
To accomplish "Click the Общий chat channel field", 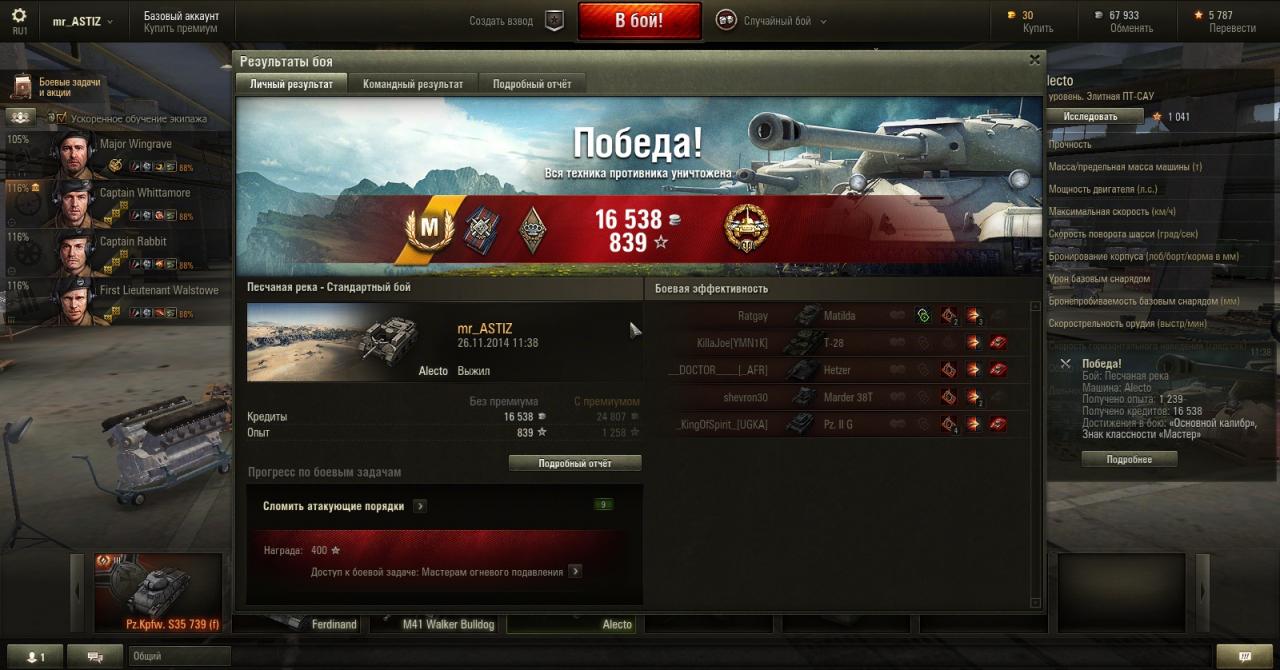I will click(x=178, y=657).
